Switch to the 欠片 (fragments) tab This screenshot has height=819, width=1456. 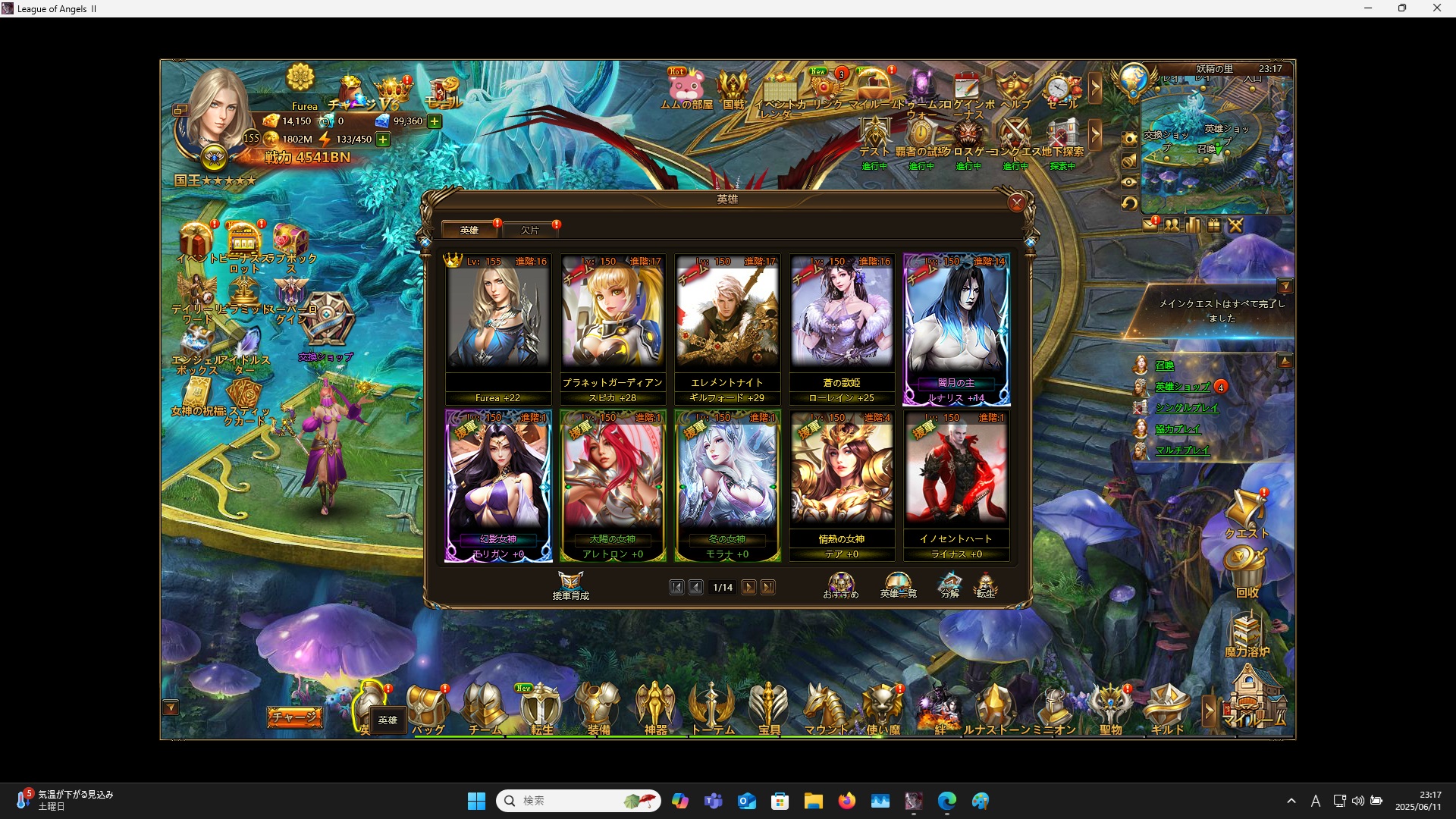(x=531, y=229)
